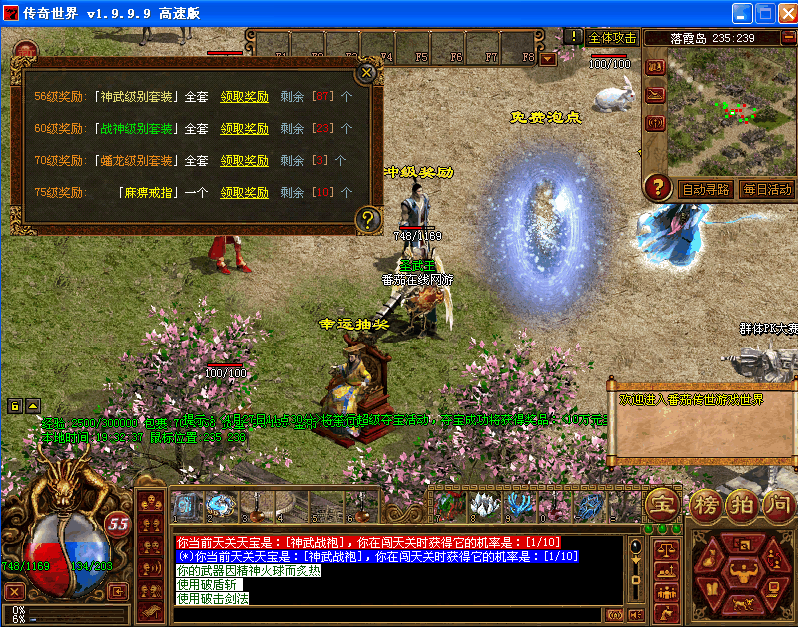
Task: Click the 全体攻击 attack mode button
Action: pyautogui.click(x=612, y=37)
